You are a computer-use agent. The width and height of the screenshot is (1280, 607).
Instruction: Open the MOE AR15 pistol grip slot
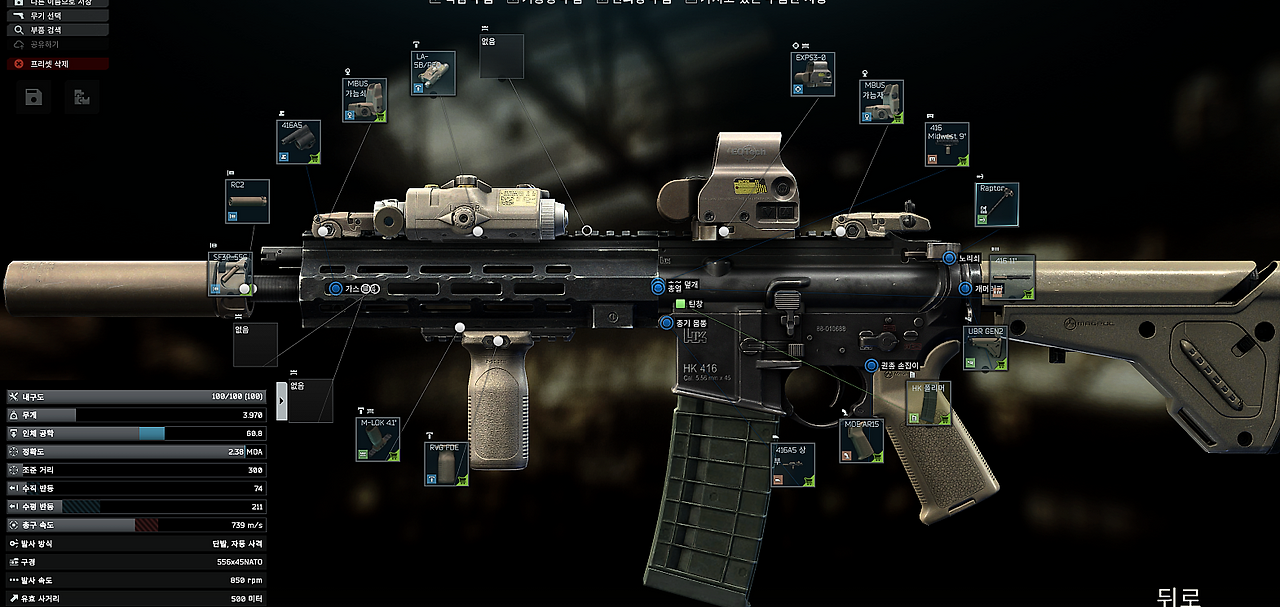(861, 440)
